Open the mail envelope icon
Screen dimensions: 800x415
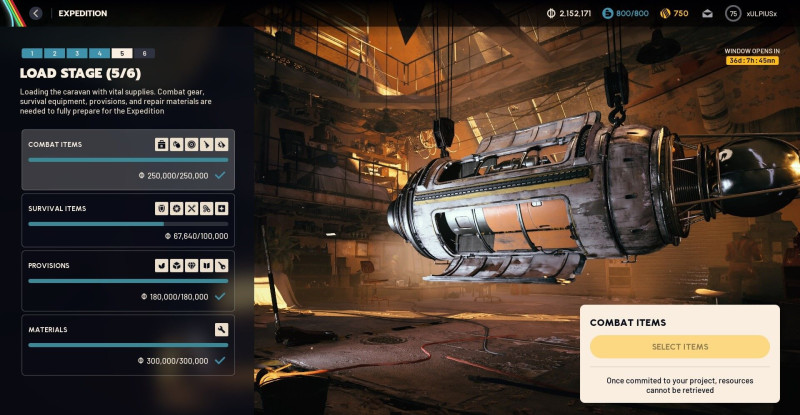pyautogui.click(x=708, y=14)
